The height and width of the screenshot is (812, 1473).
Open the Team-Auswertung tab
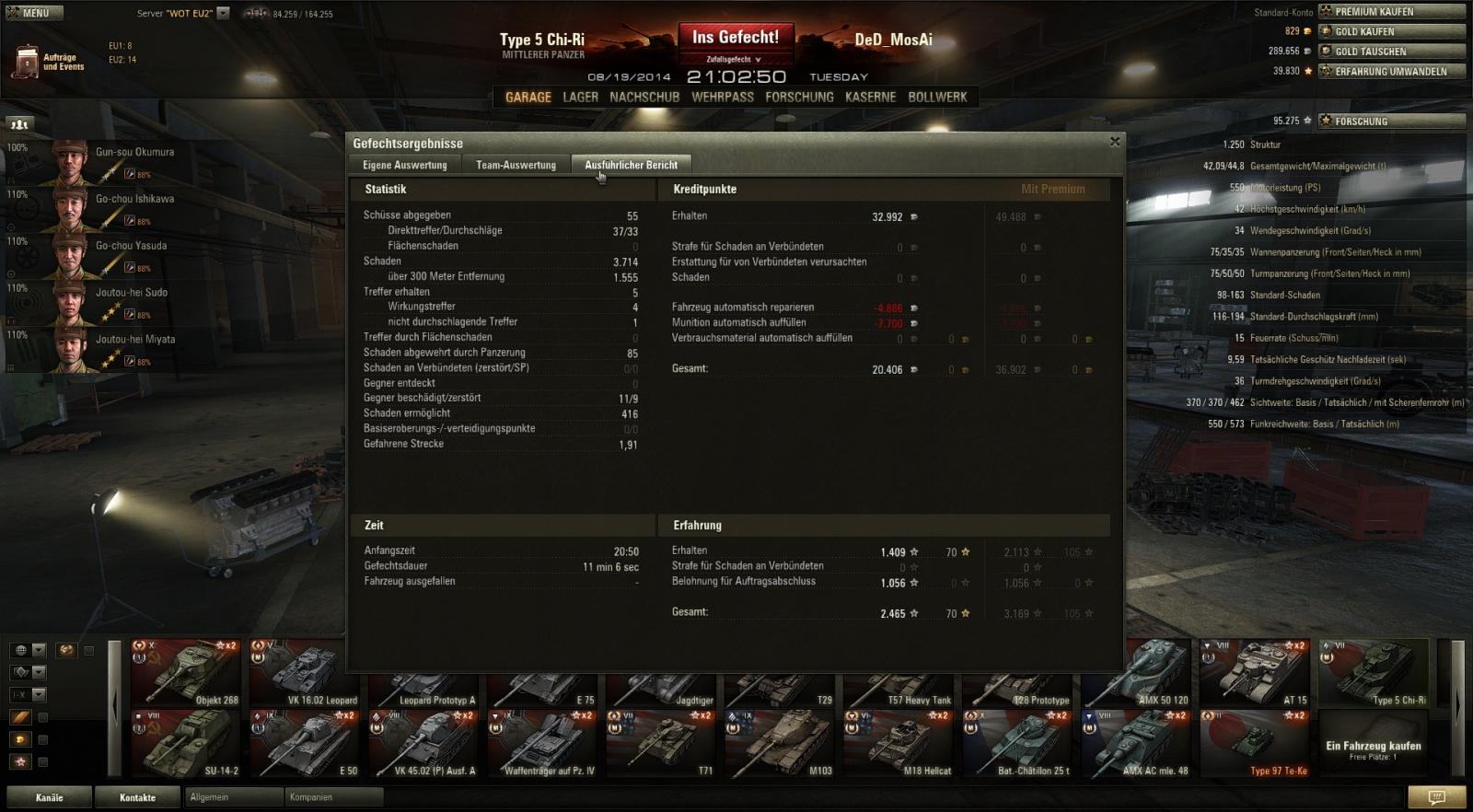point(516,165)
